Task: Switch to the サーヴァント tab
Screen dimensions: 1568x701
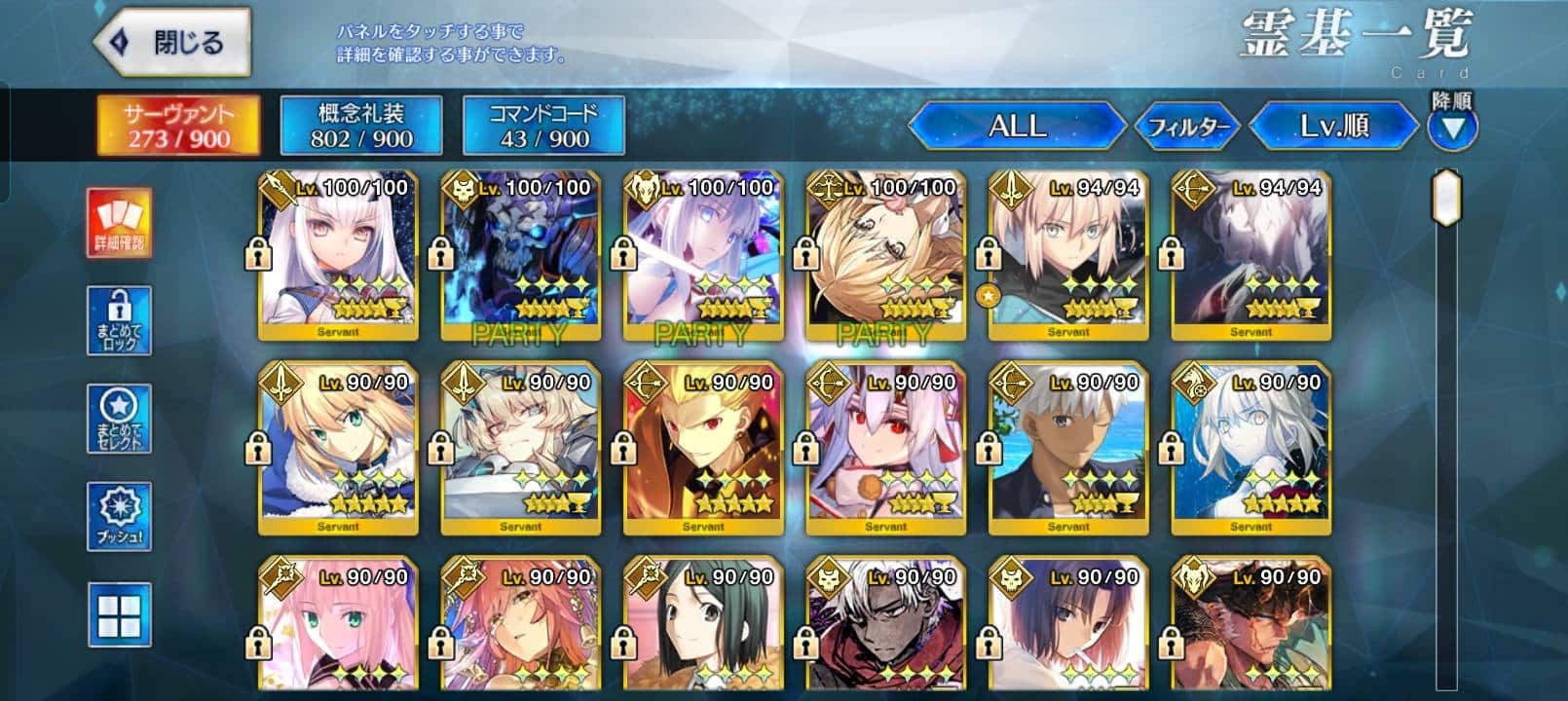Action: point(178,126)
